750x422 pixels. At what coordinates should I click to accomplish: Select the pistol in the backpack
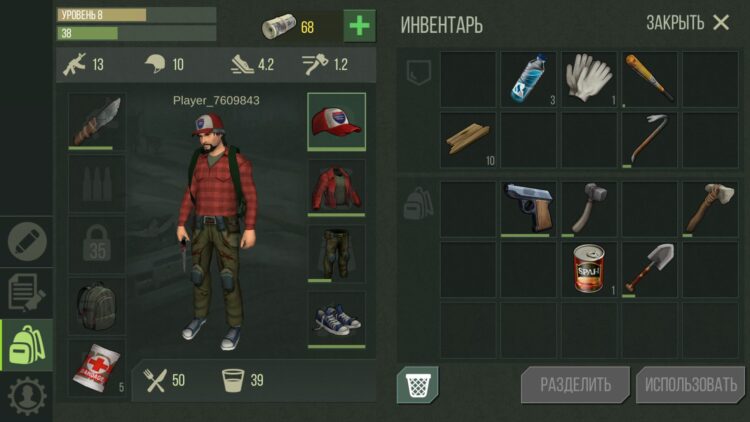pos(529,208)
